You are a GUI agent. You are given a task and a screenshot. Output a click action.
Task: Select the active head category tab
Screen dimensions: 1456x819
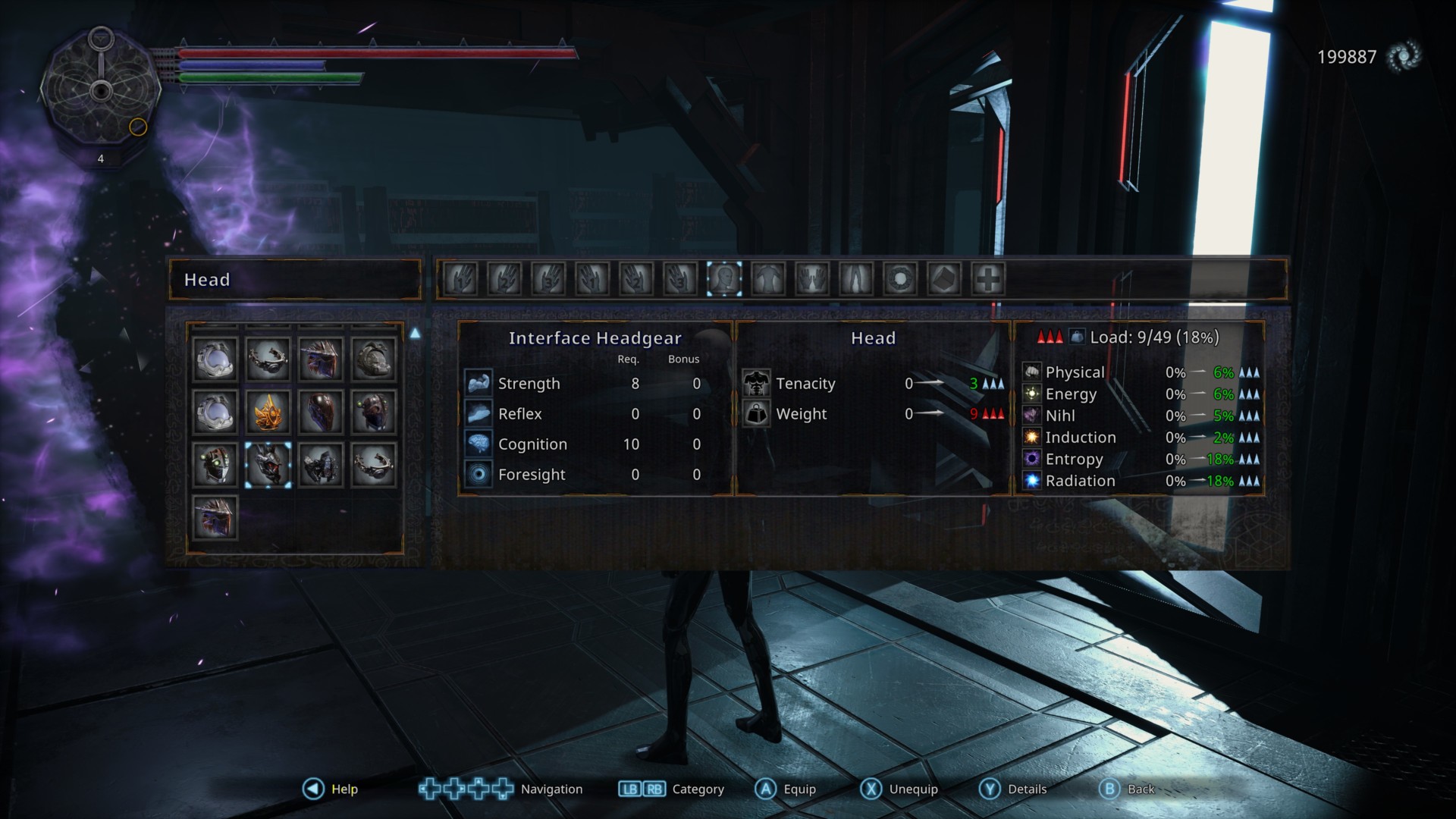(x=723, y=280)
